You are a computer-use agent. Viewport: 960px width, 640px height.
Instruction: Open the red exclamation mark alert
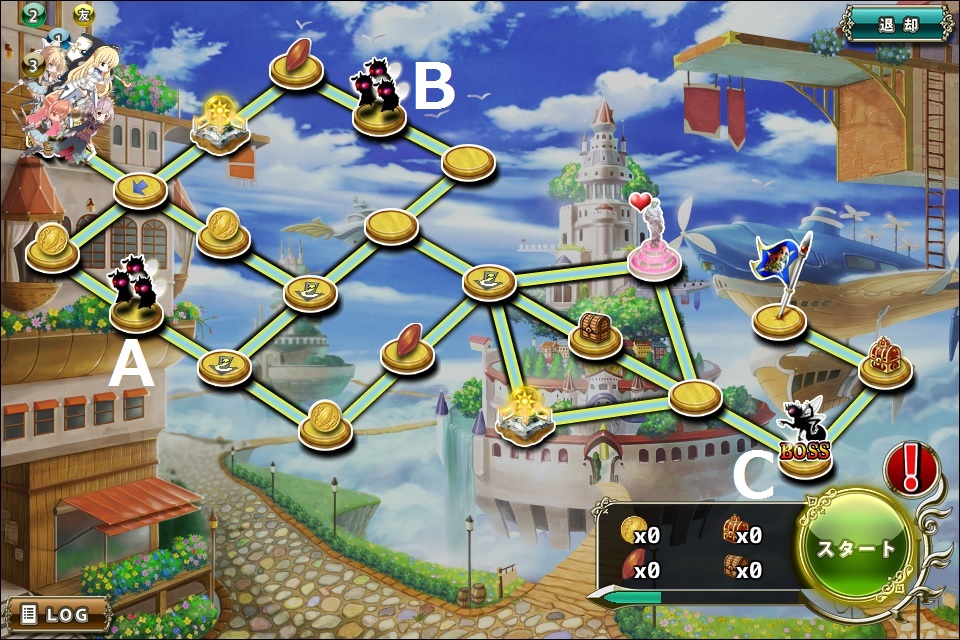911,468
